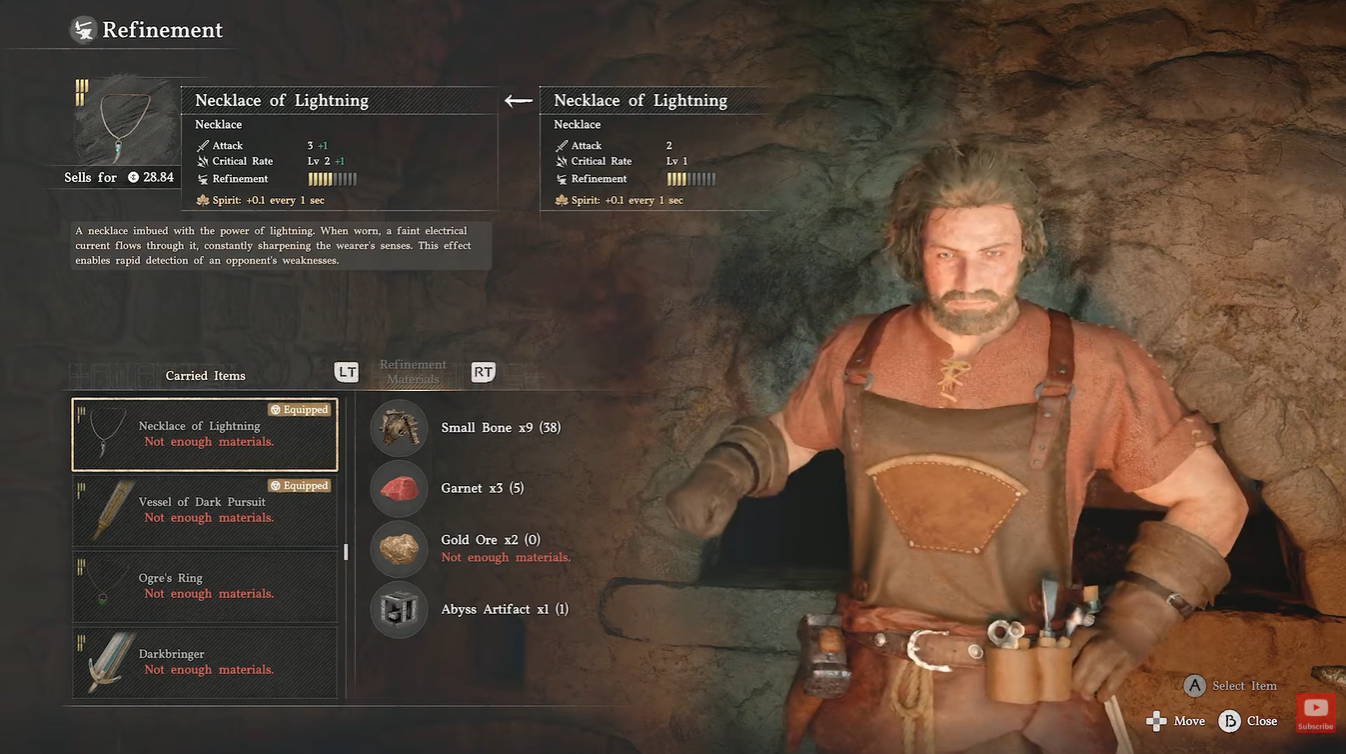Switch to the Carried Items tab
The image size is (1346, 754).
point(205,376)
